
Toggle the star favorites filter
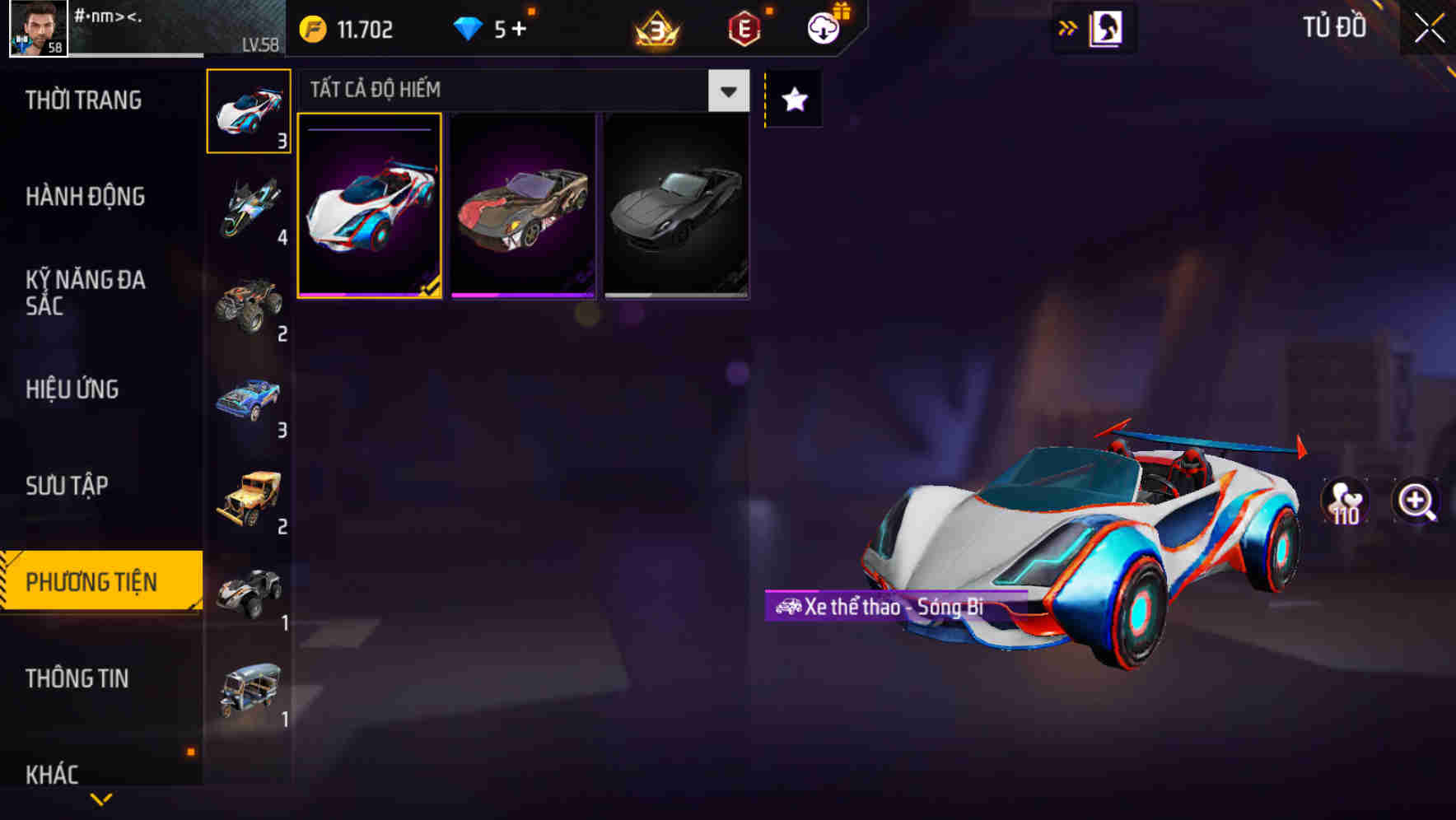click(792, 100)
